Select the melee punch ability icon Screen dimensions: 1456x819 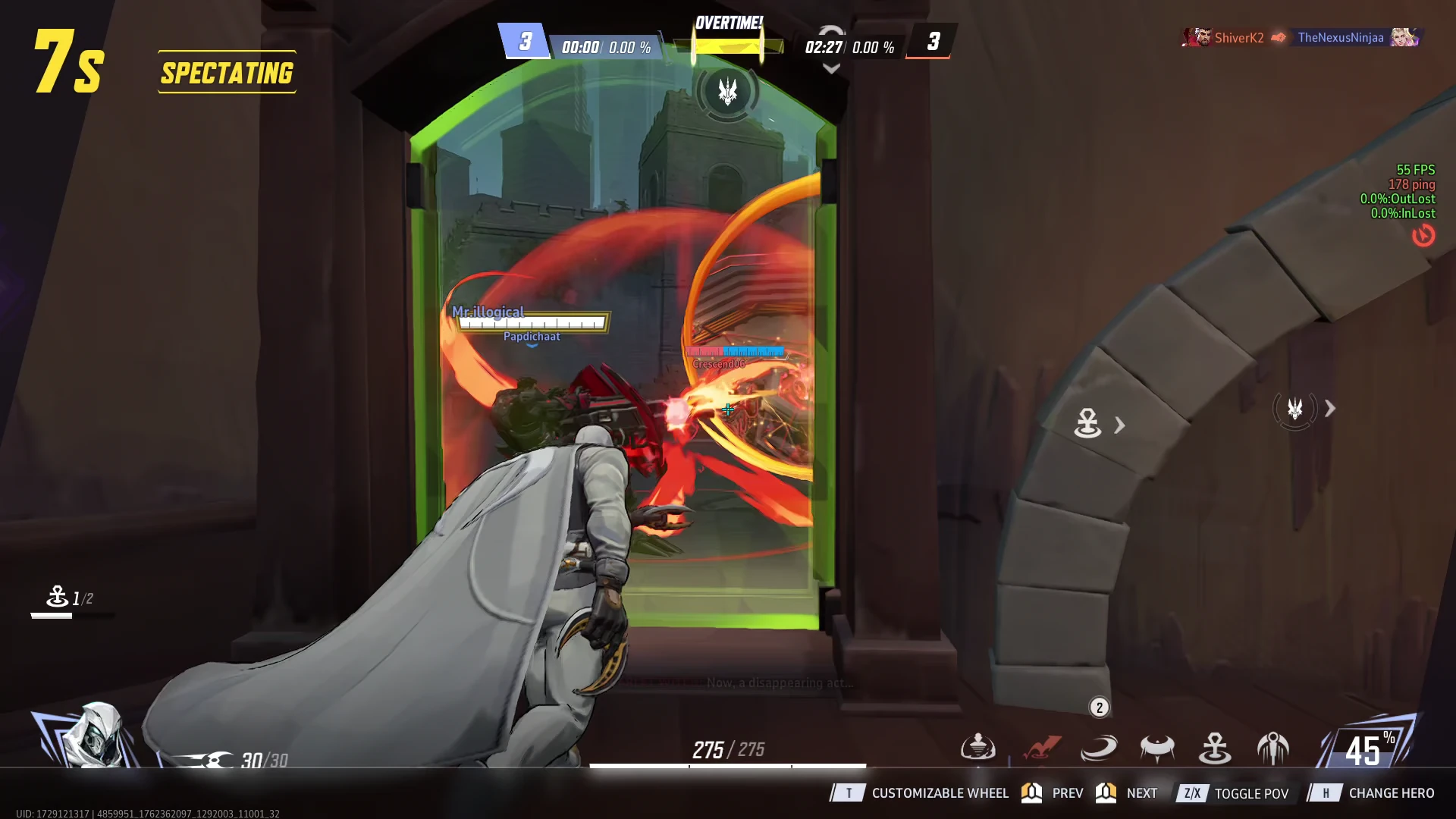[979, 748]
